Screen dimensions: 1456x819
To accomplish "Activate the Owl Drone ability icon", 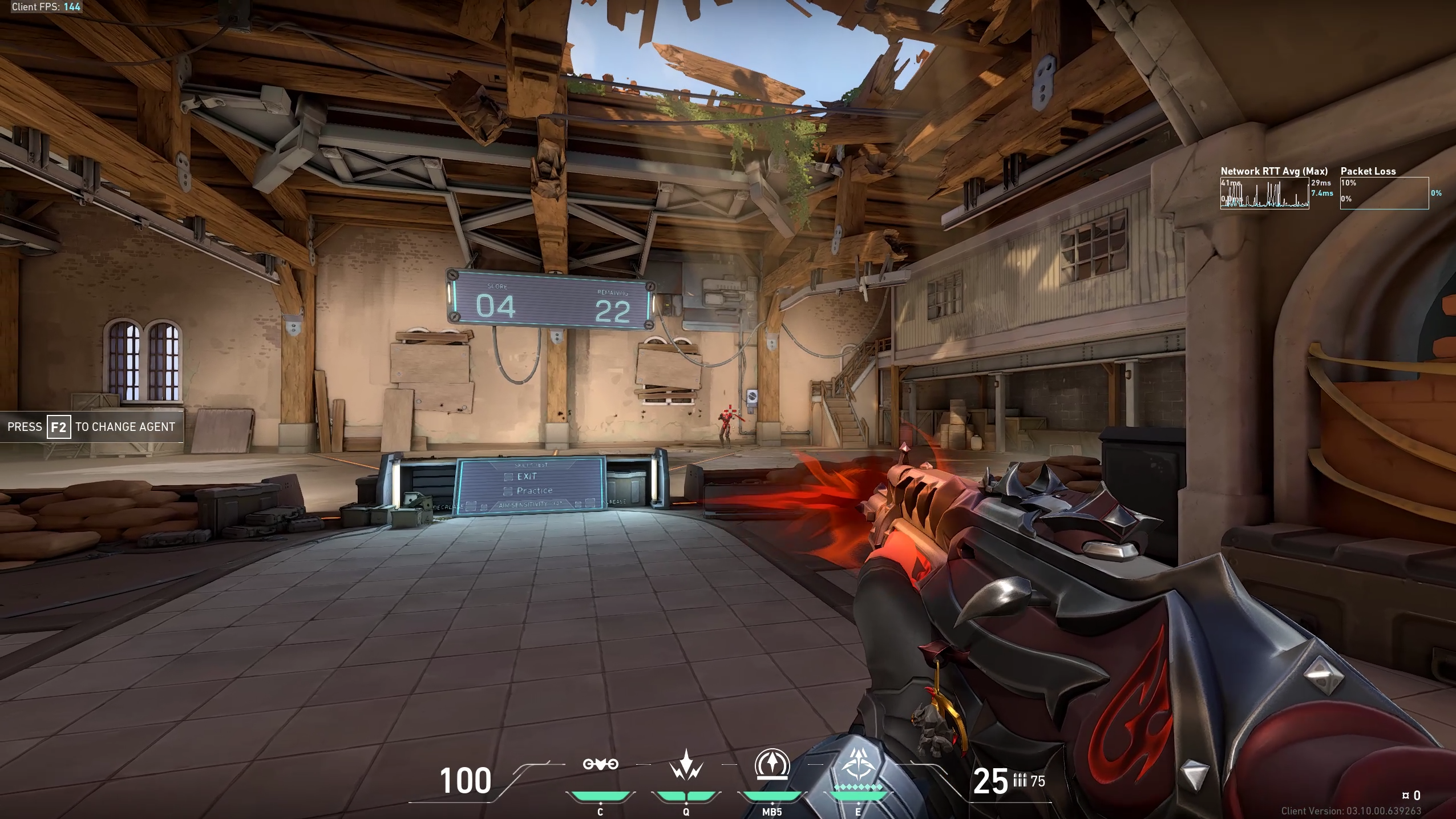I will [600, 764].
